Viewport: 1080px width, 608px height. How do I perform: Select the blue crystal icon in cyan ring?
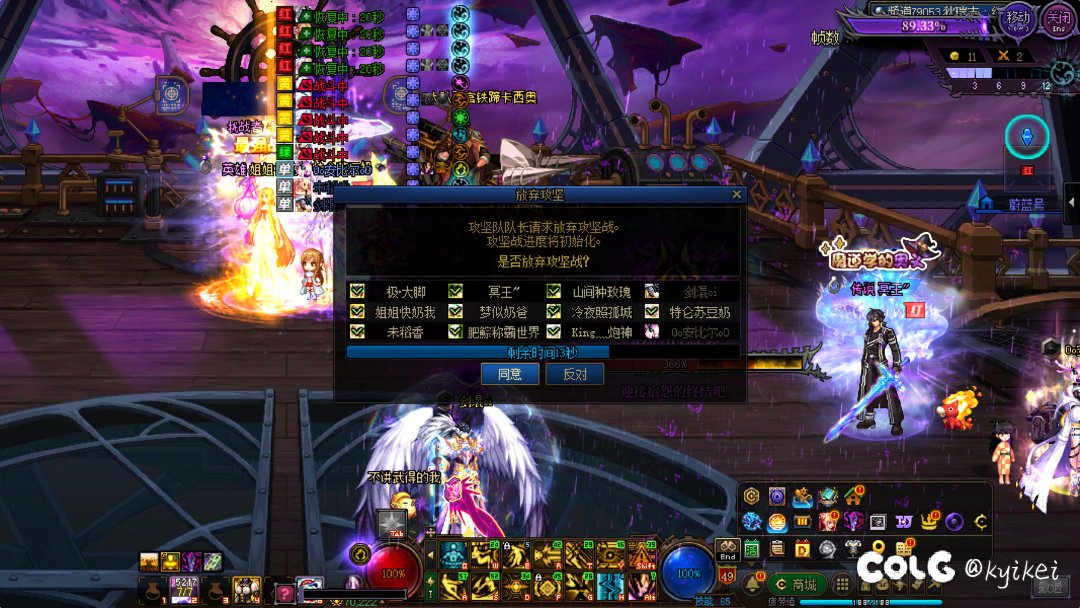1026,137
